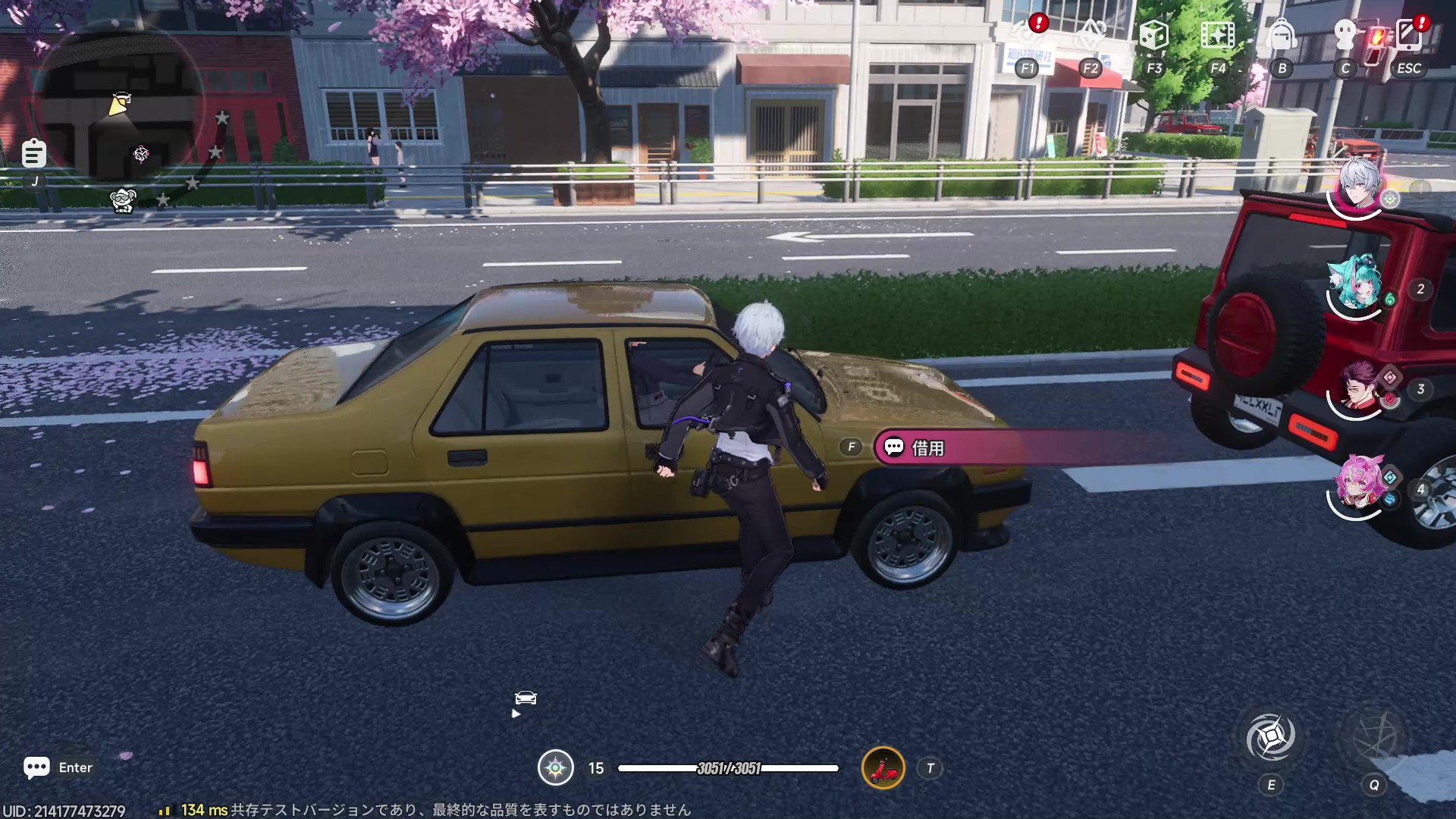The image size is (1456, 819).
Task: Click the compass level icon
Action: (555, 768)
